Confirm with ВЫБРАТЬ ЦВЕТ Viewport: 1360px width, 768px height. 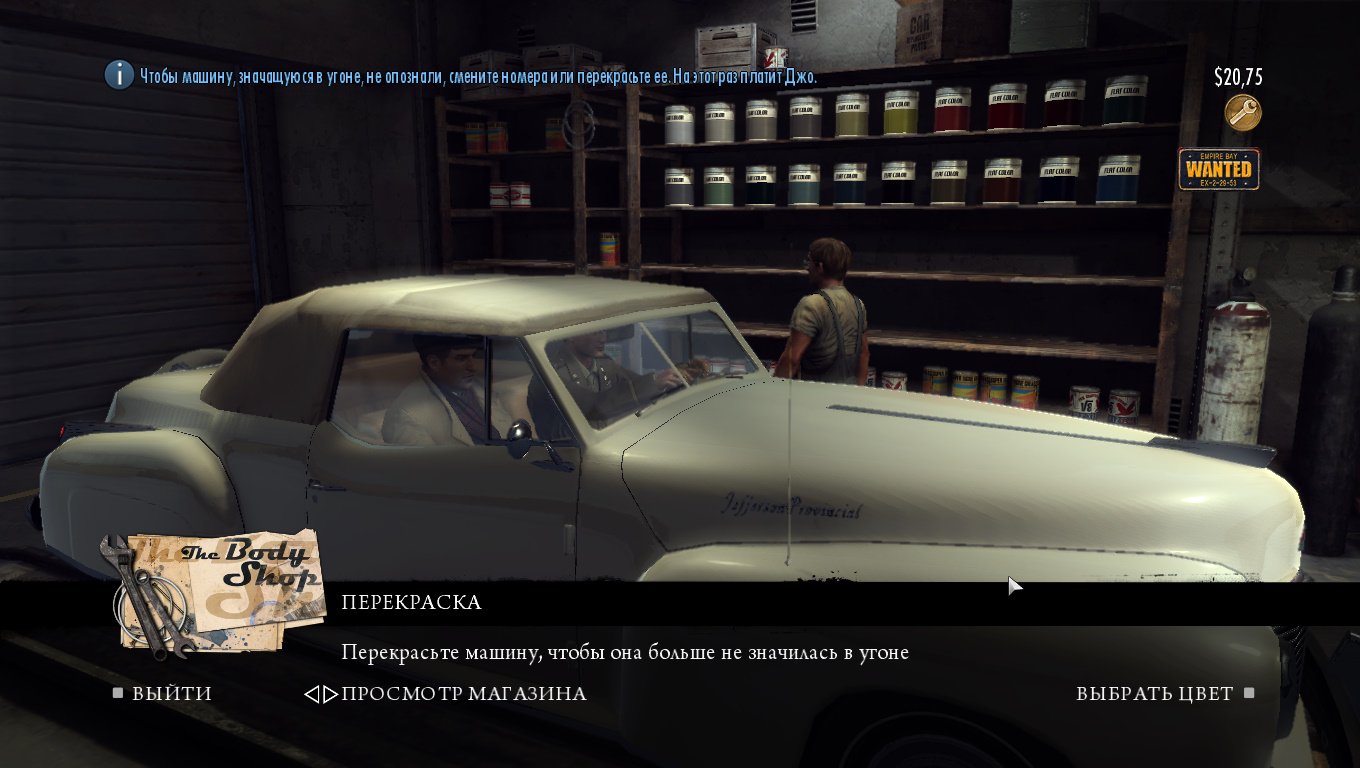[1154, 694]
